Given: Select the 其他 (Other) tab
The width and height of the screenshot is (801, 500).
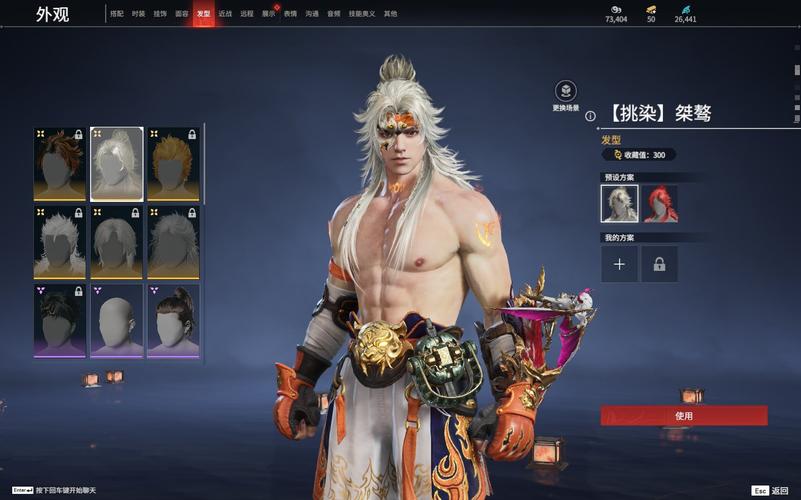Looking at the screenshot, I should [390, 14].
